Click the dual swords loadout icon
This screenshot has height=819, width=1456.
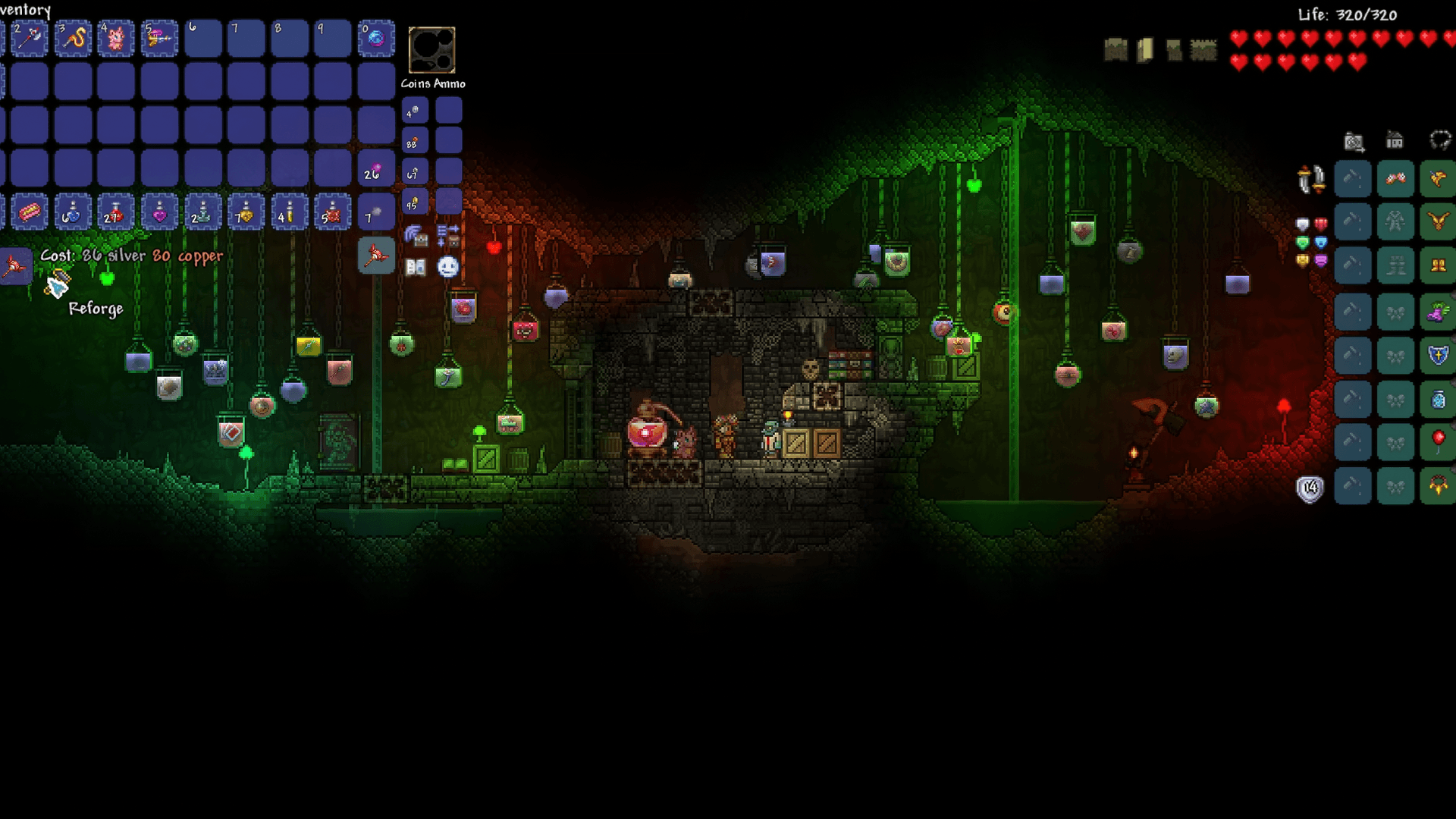coord(1312,180)
